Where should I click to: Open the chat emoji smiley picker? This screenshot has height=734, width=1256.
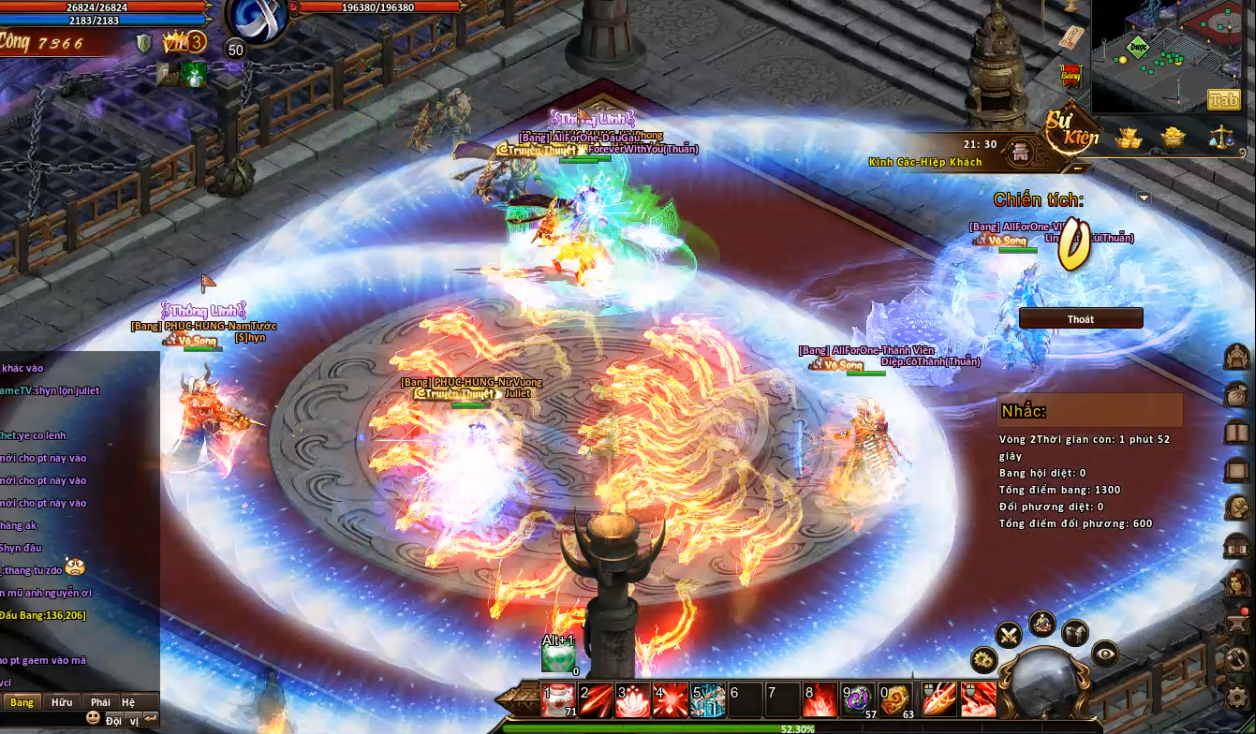click(x=93, y=718)
